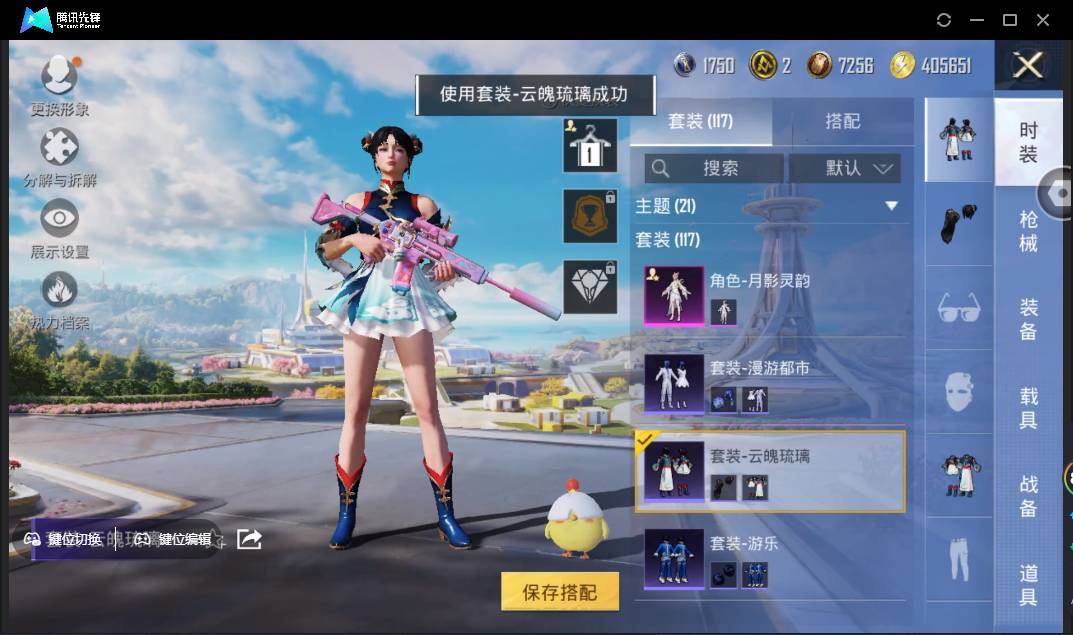Maximize the emulator window
The height and width of the screenshot is (635, 1073).
click(1010, 20)
